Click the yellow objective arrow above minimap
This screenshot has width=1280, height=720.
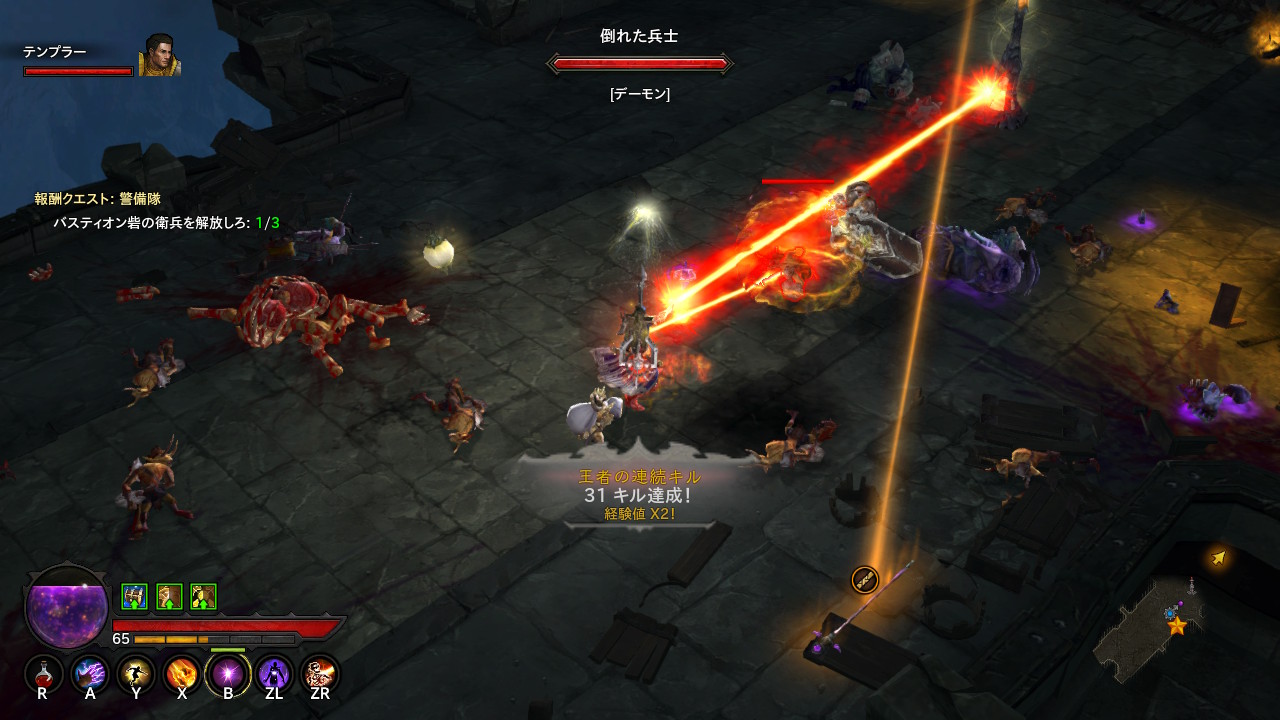(x=1218, y=557)
